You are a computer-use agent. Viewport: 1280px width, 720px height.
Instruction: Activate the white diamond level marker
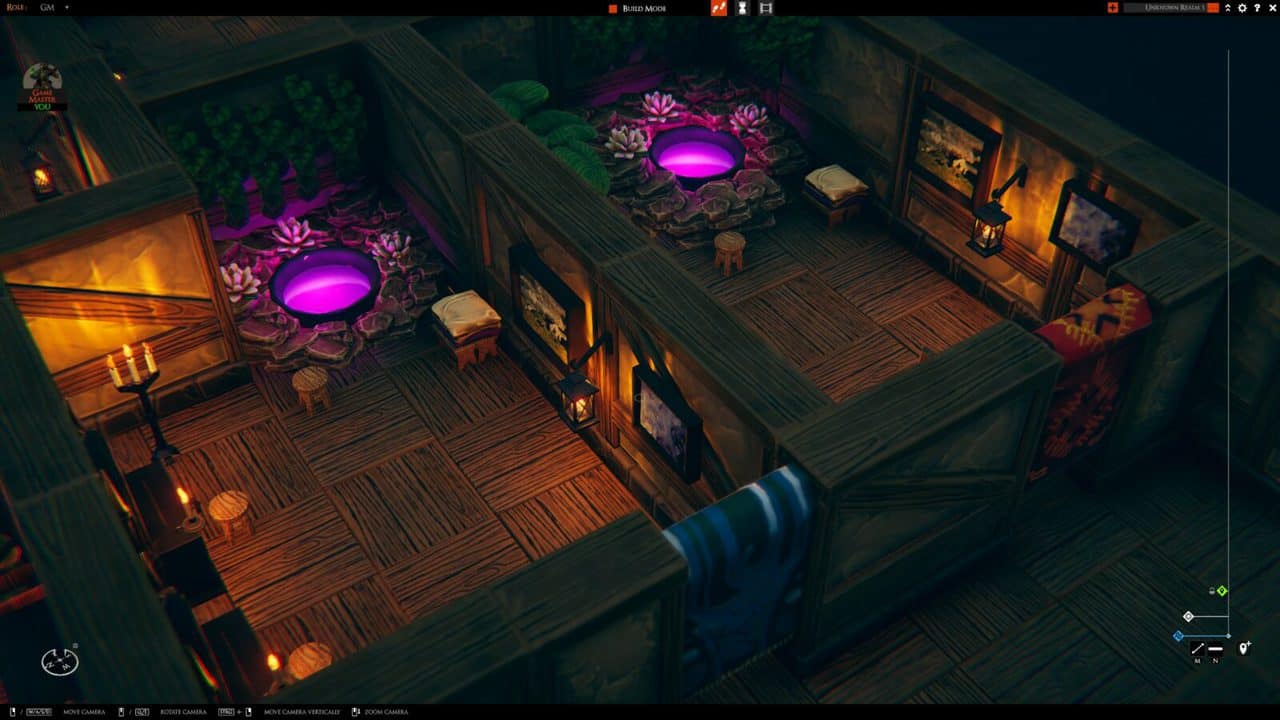[x=1188, y=616]
